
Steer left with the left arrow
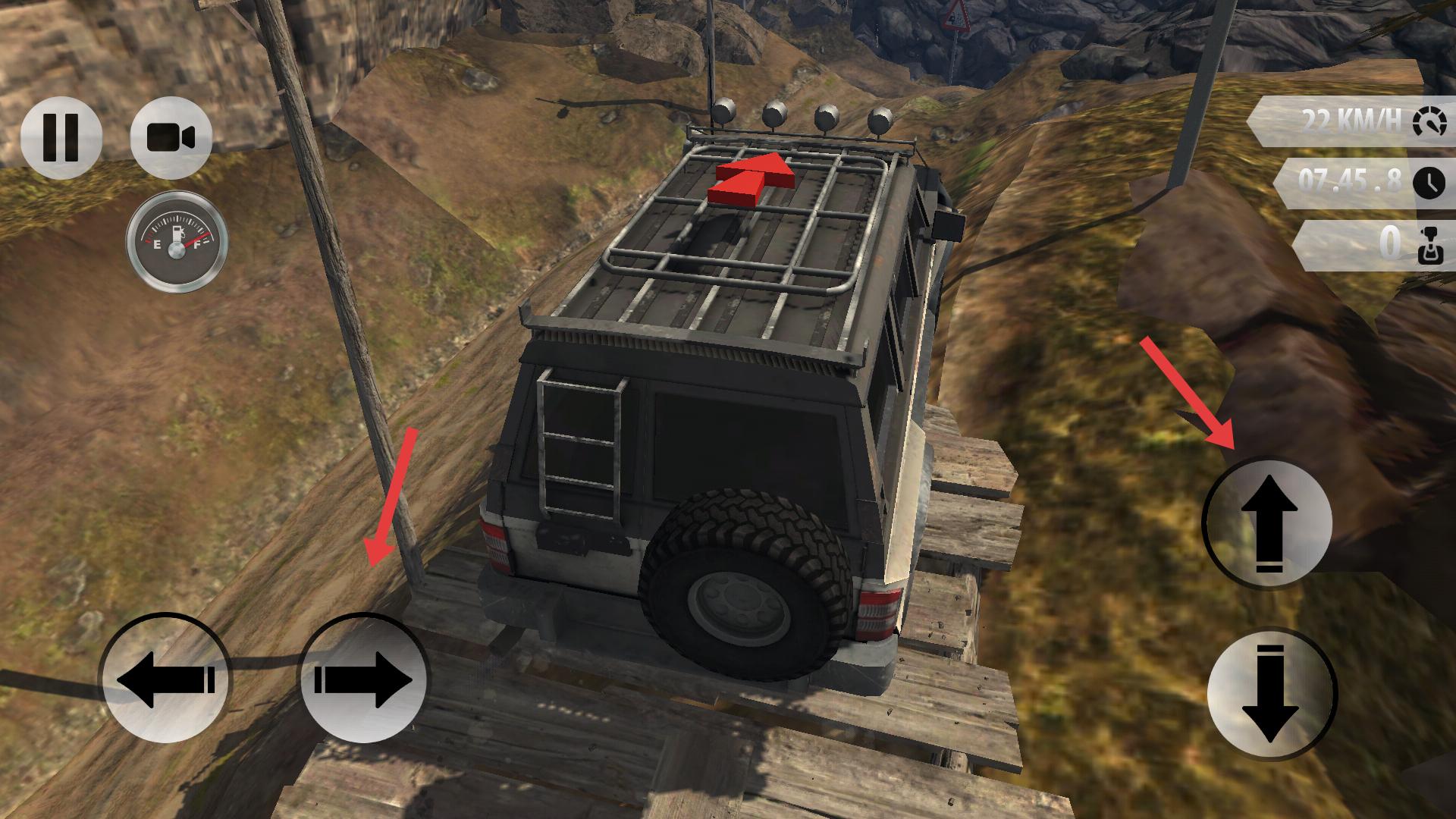click(165, 677)
